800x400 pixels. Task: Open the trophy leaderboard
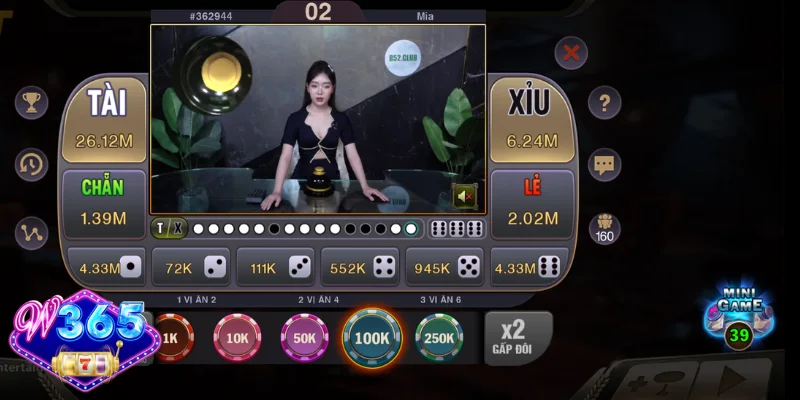(31, 102)
